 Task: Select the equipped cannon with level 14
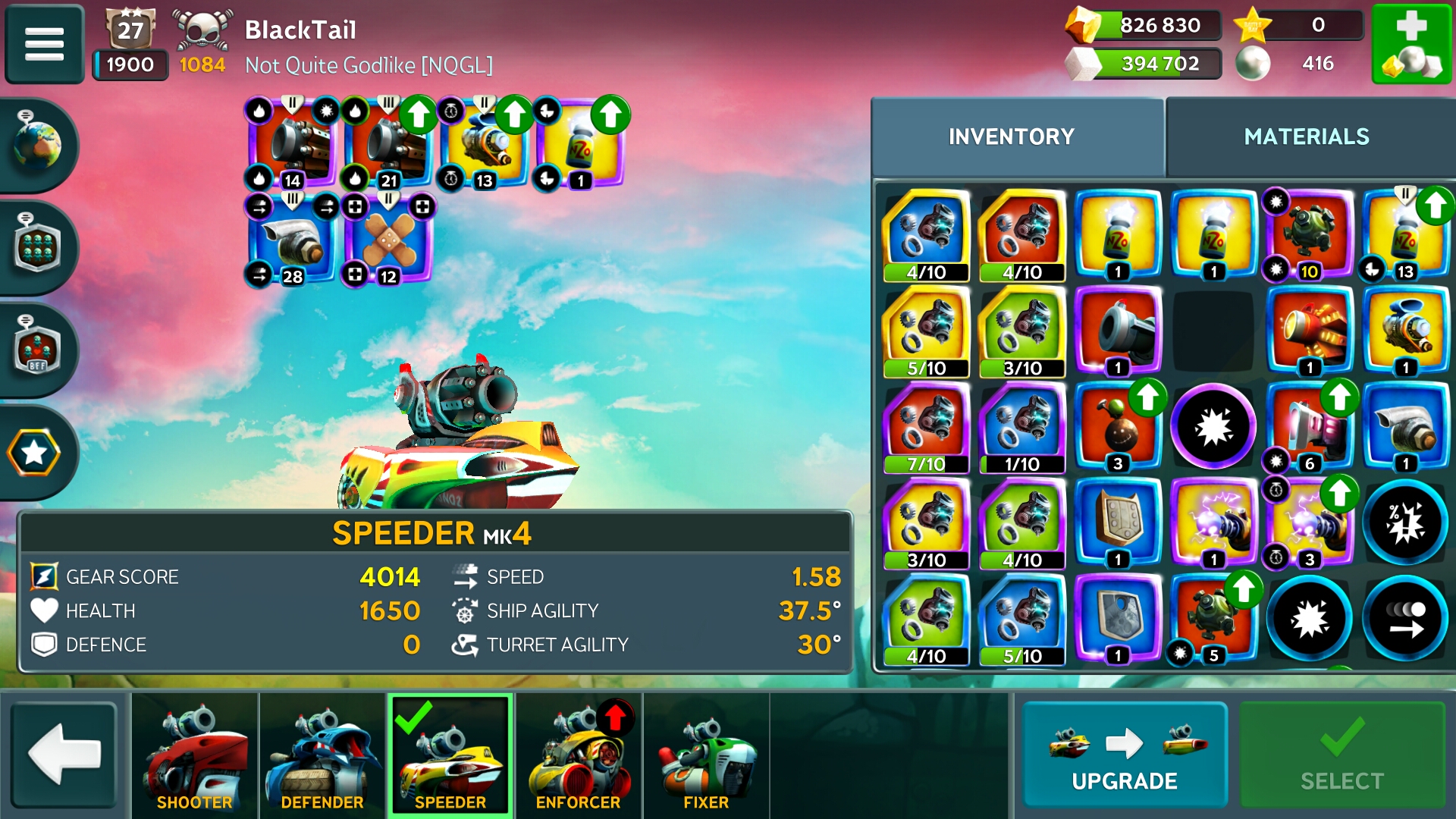coord(293,144)
